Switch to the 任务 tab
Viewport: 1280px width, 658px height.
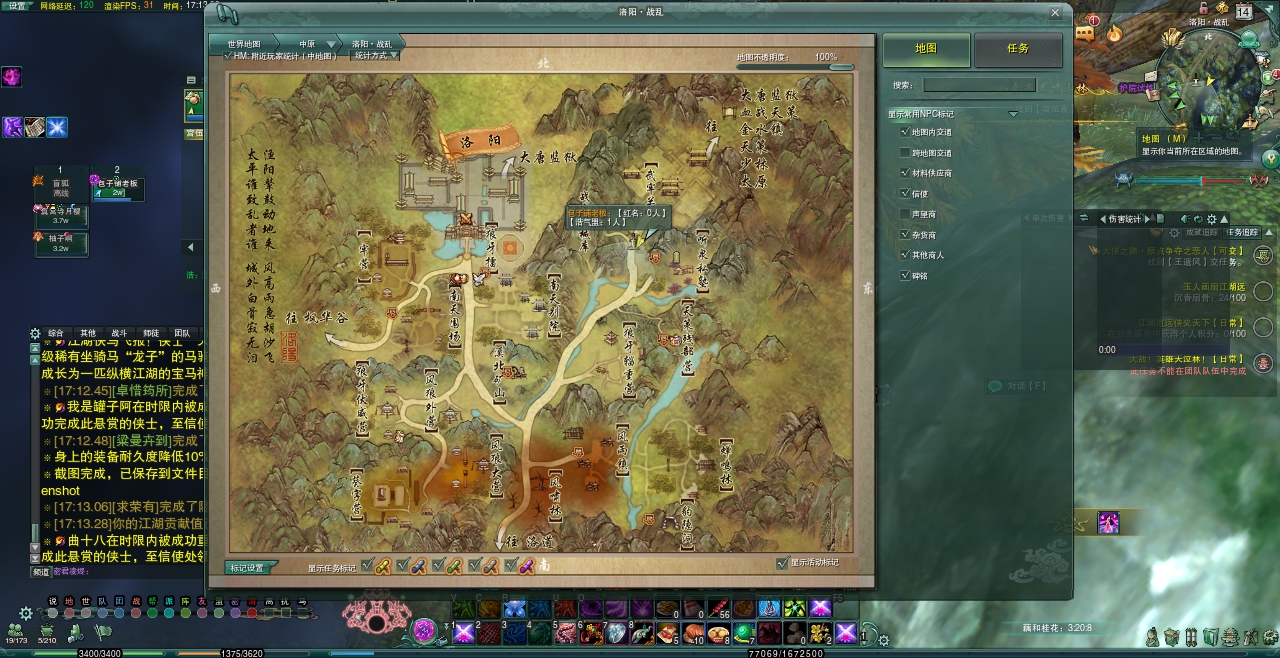(1018, 49)
